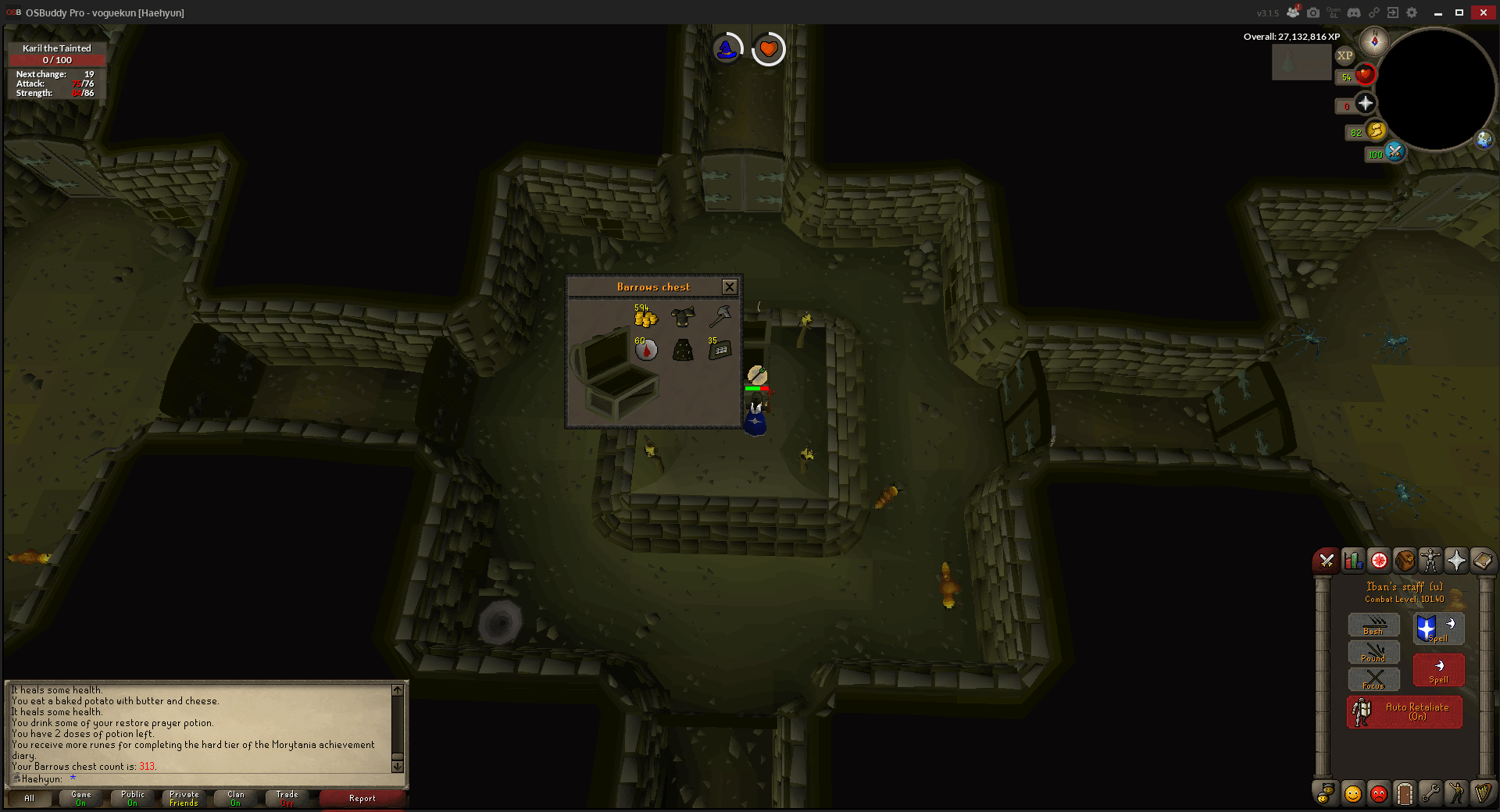This screenshot has height=812, width=1500.
Task: Open the Options wrench tab
Action: [1431, 794]
